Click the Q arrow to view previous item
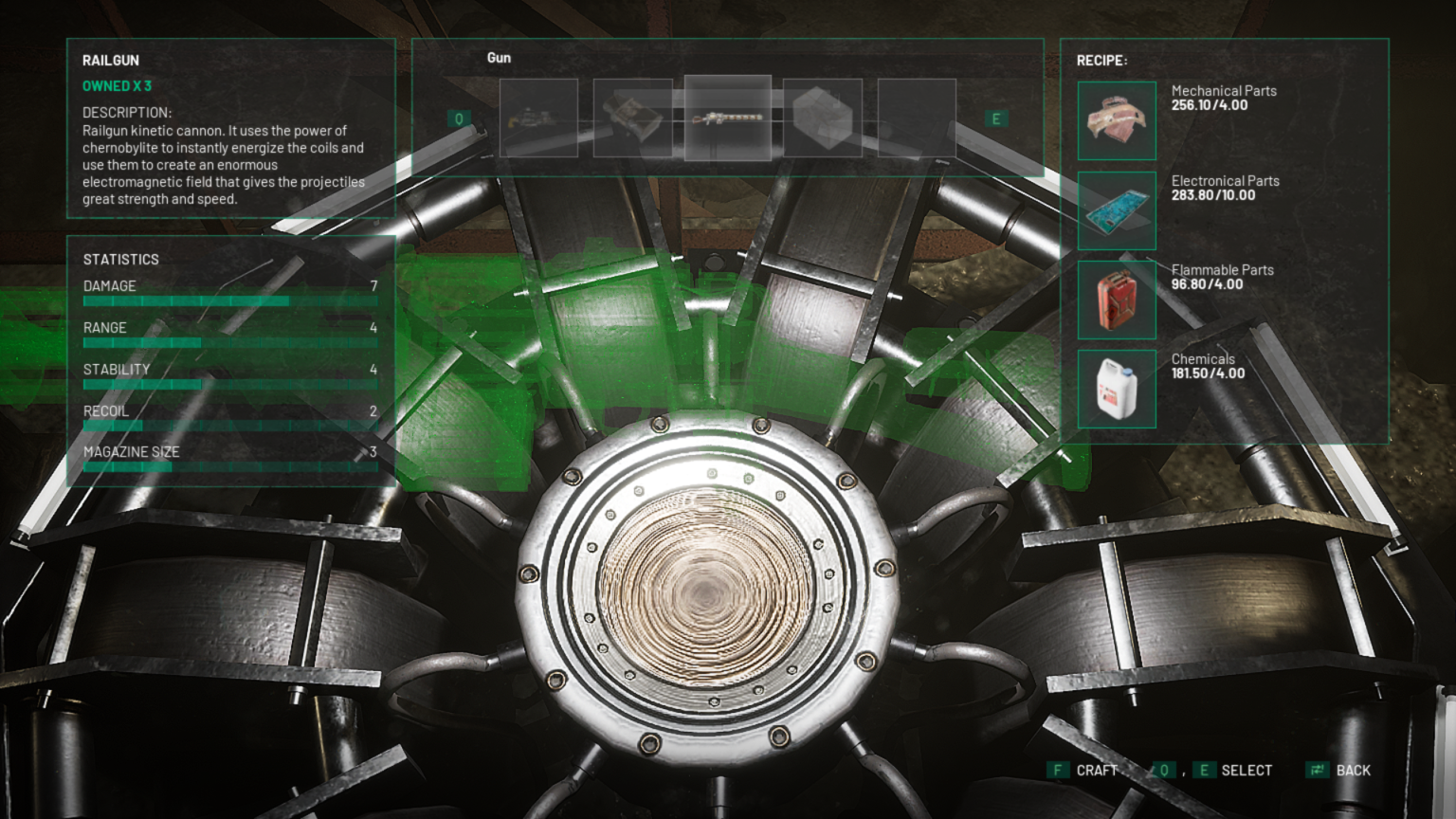The image size is (1456, 819). [x=462, y=117]
